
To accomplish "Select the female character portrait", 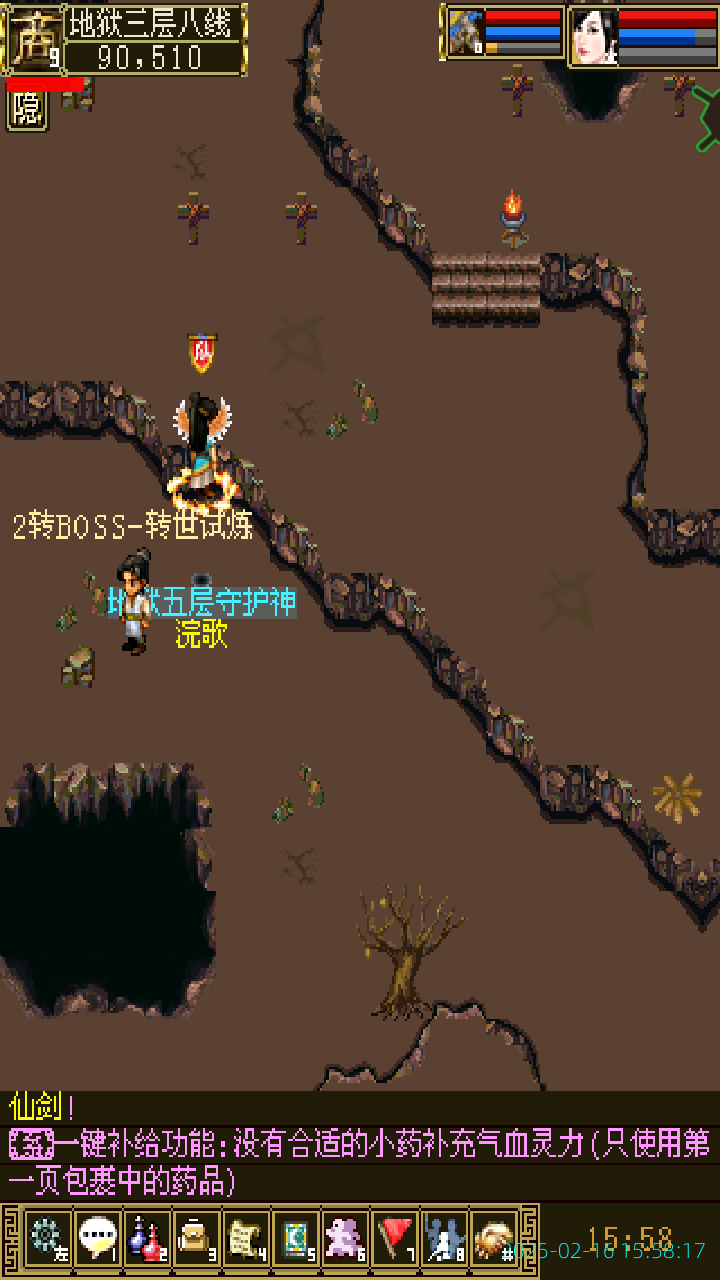I will (594, 37).
